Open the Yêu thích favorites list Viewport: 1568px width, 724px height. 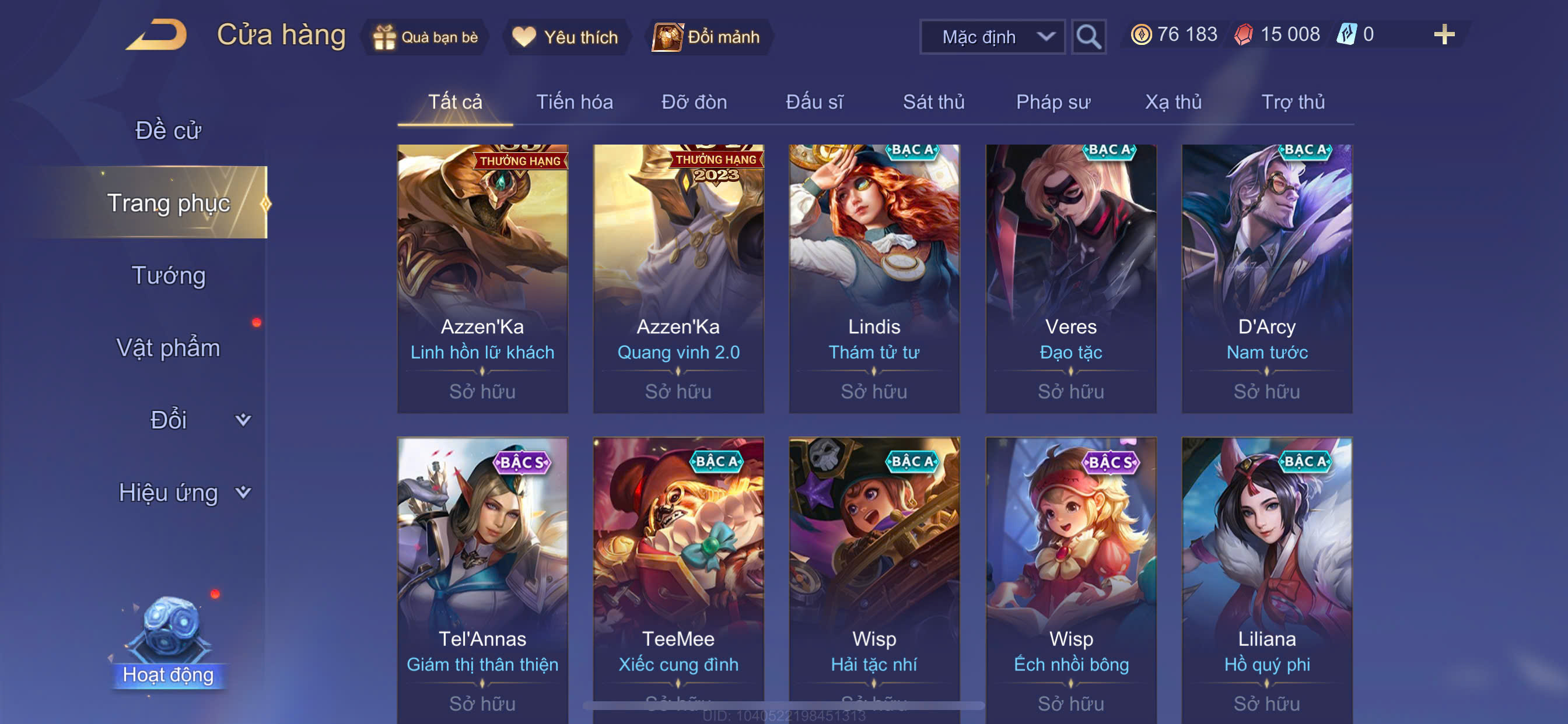click(565, 37)
